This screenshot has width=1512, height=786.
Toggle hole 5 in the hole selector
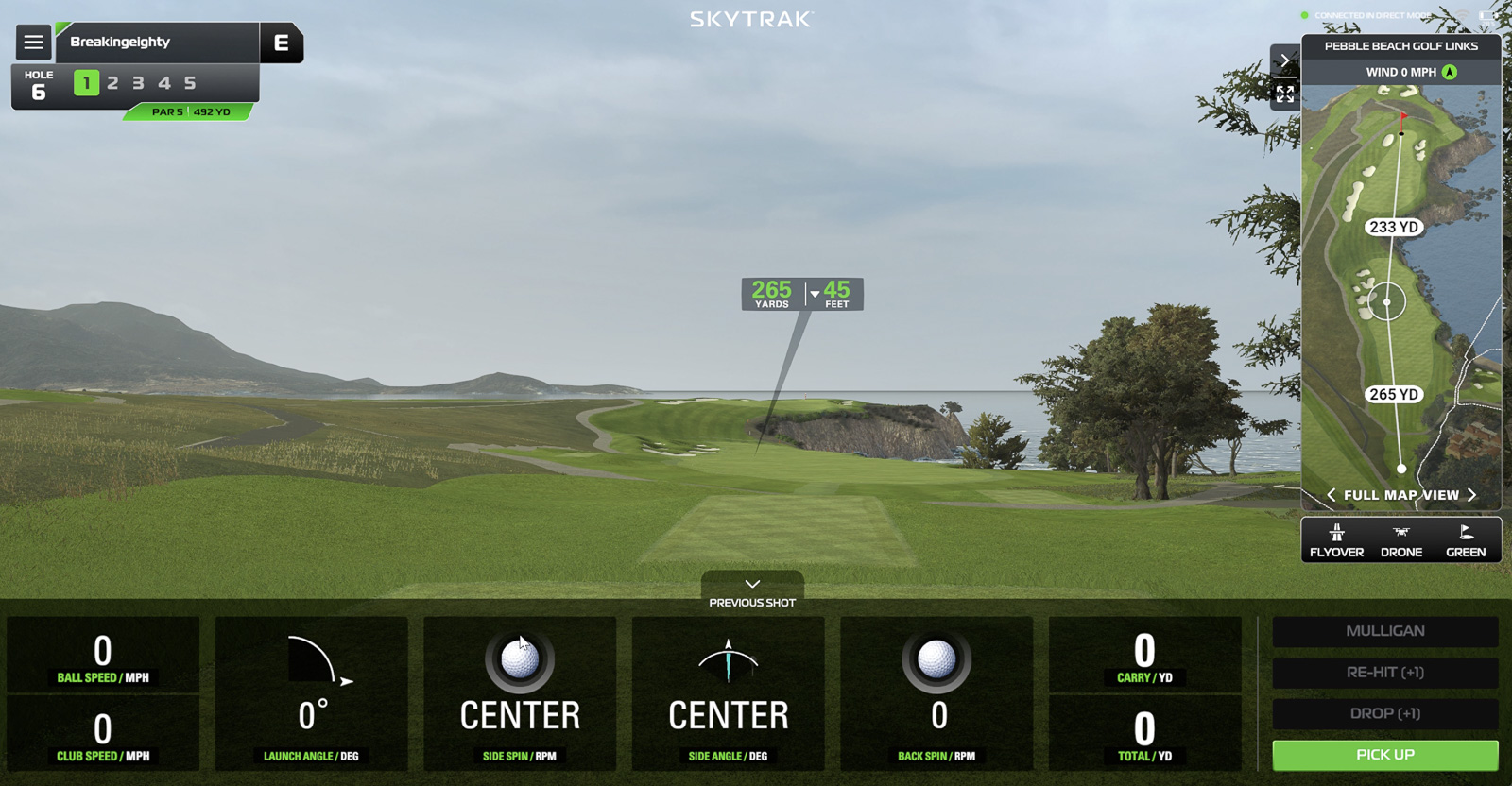(x=189, y=83)
